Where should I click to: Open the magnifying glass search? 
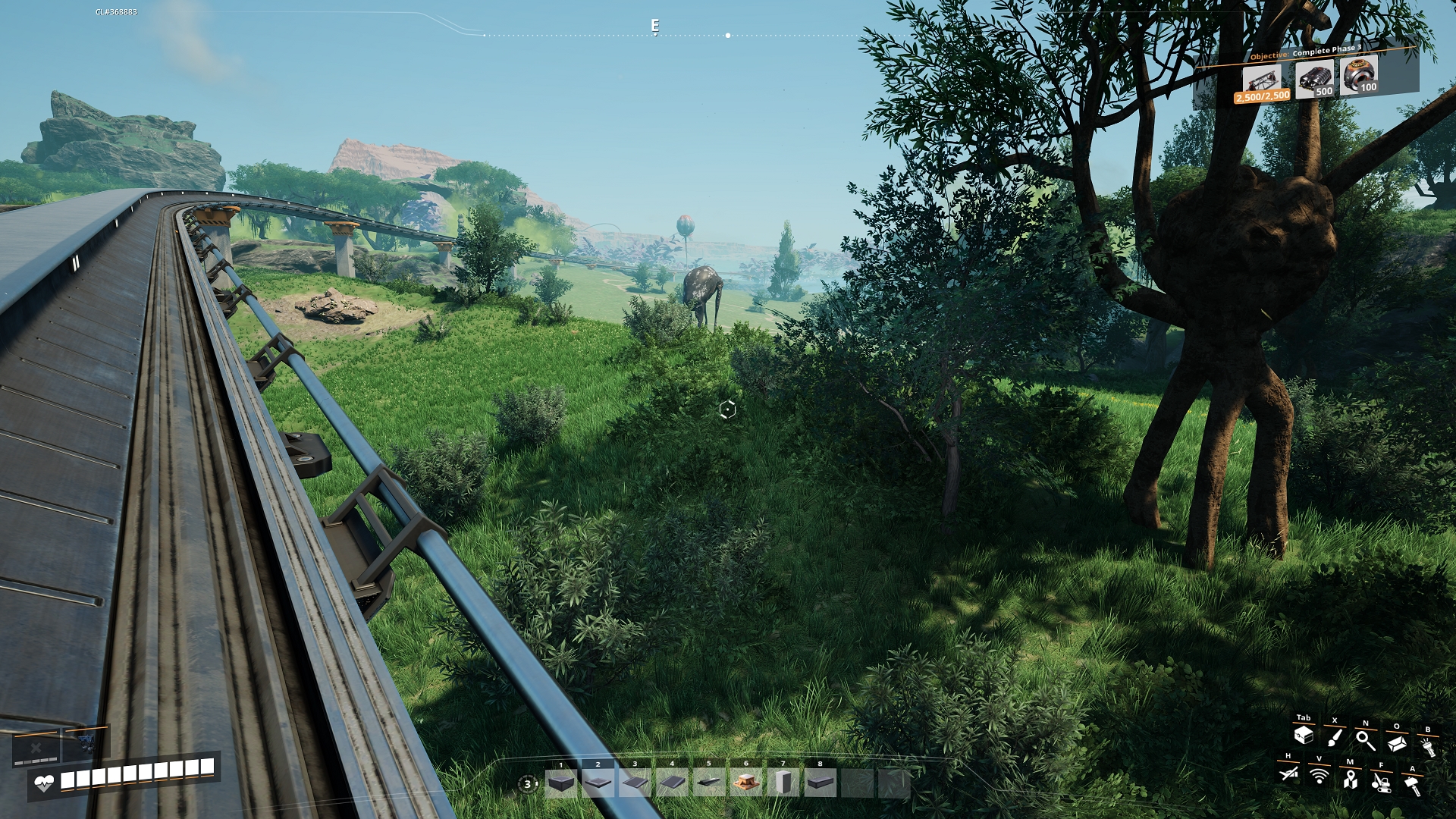[1366, 740]
